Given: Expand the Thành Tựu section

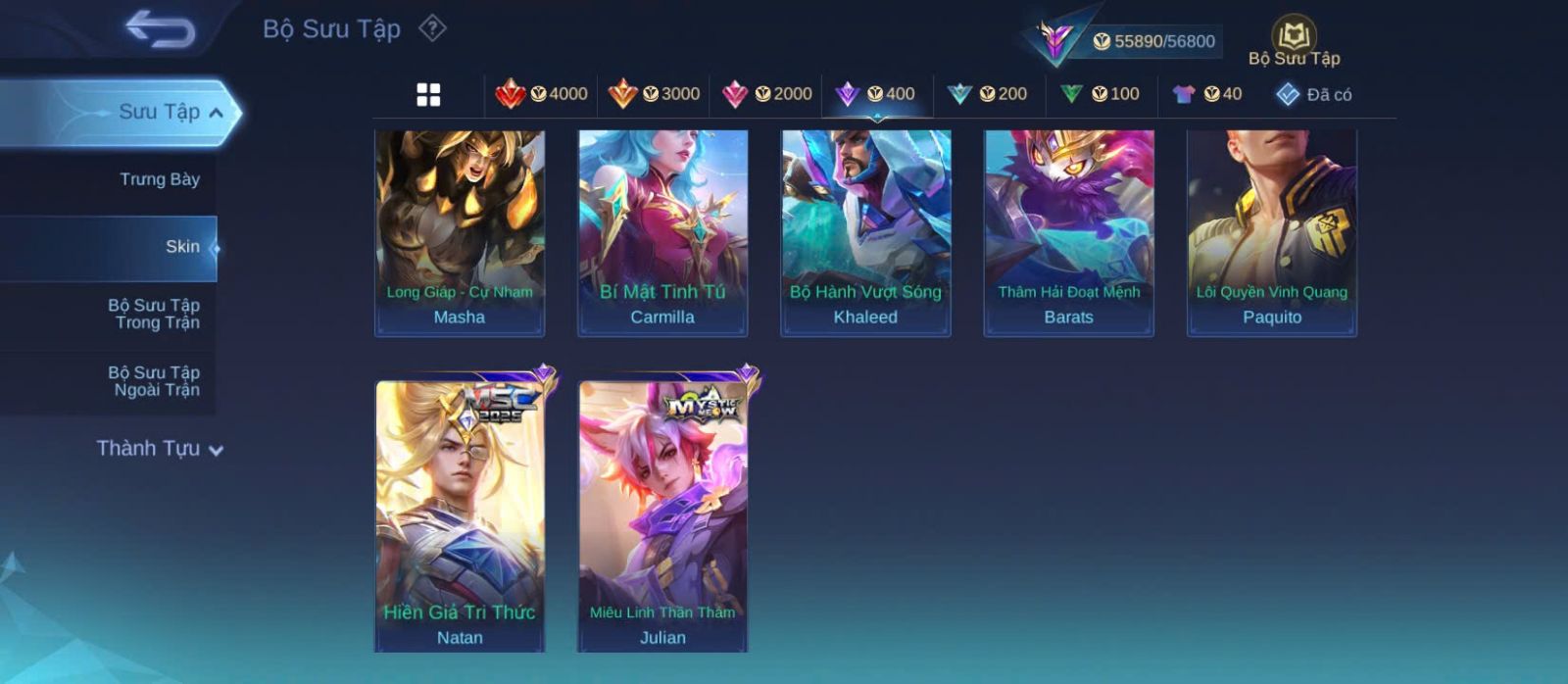Looking at the screenshot, I should coord(160,449).
